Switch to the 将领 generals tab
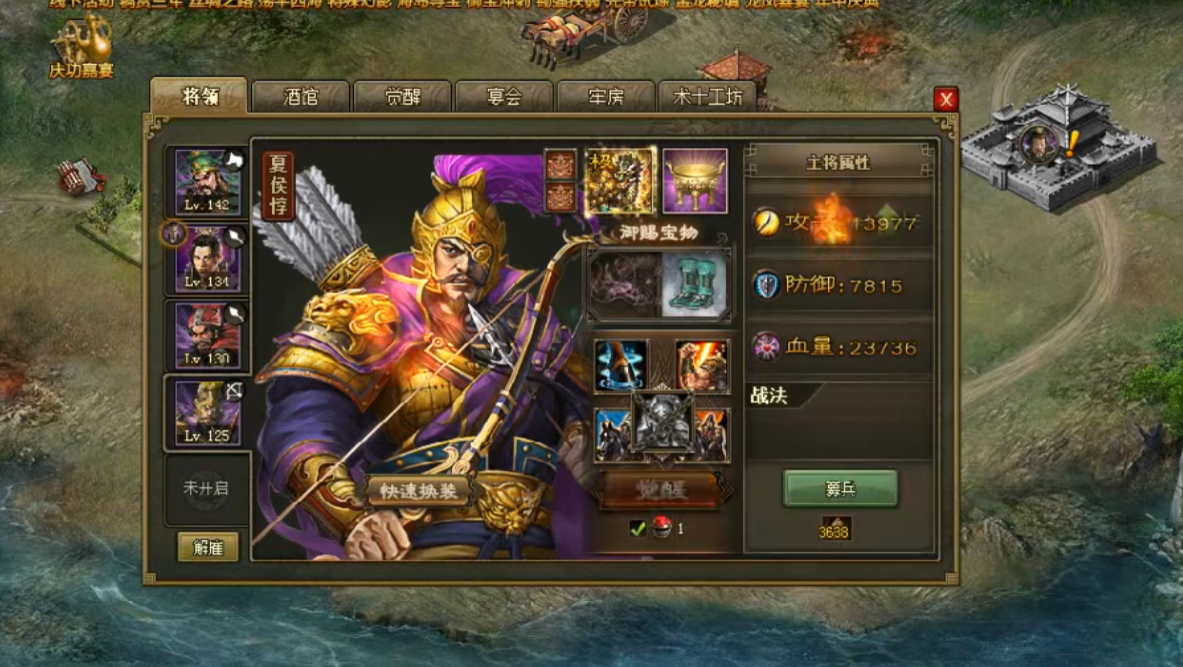Viewport: 1183px width, 667px height. click(199, 97)
